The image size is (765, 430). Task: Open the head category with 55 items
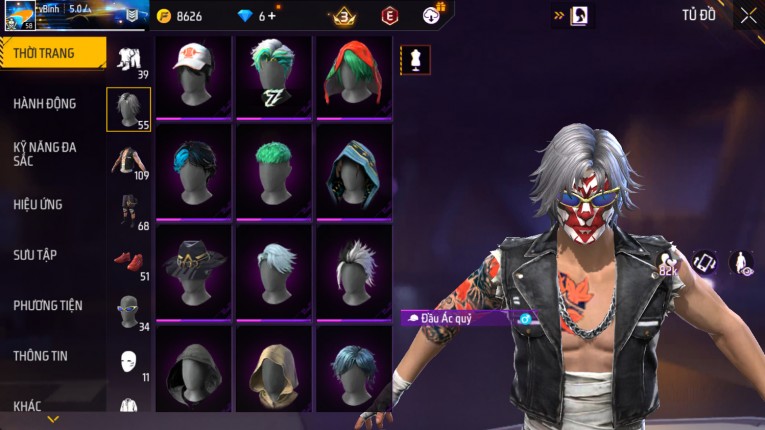tap(128, 109)
